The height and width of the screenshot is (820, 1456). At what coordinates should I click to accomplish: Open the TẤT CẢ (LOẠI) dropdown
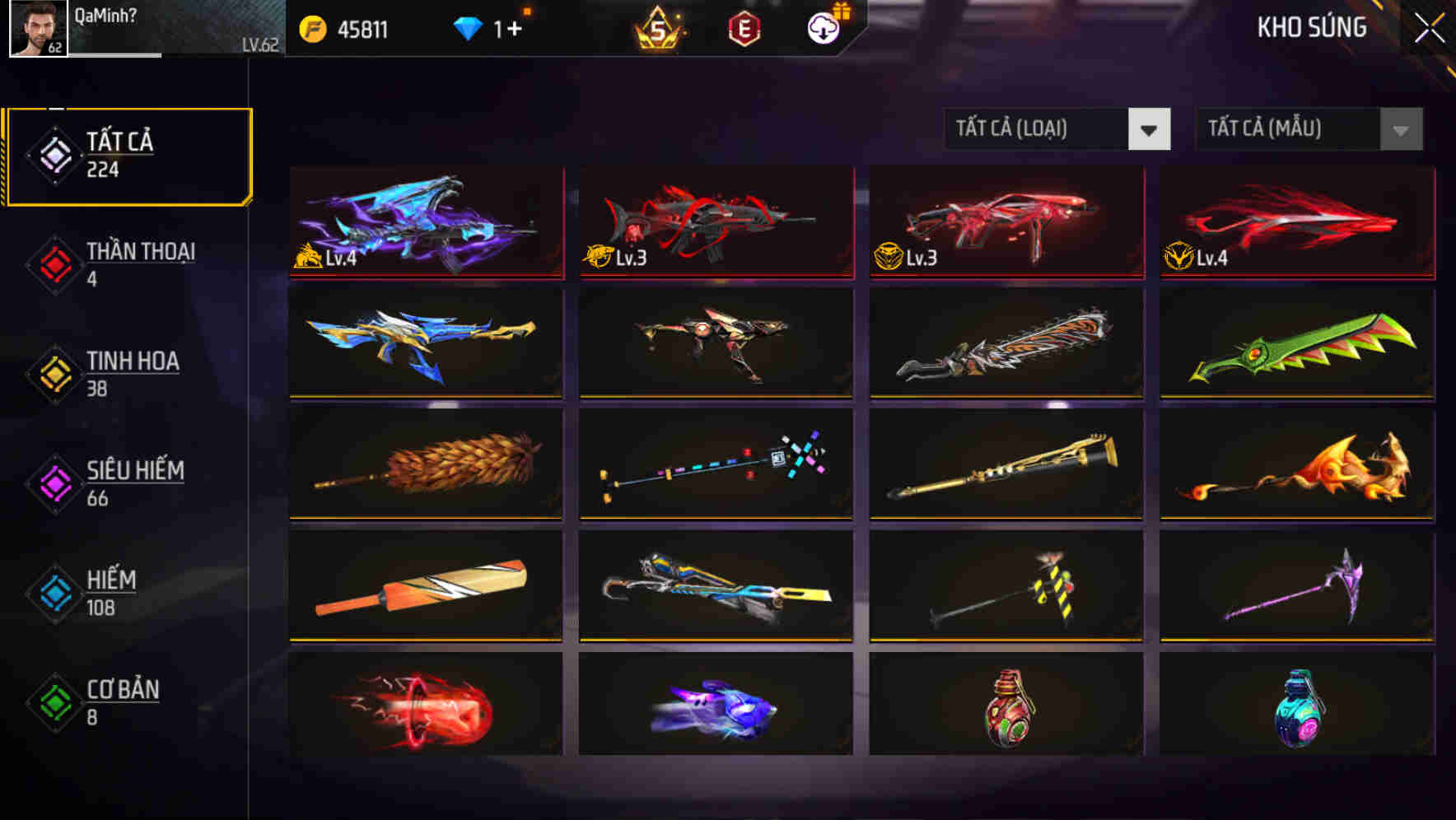click(x=1057, y=129)
